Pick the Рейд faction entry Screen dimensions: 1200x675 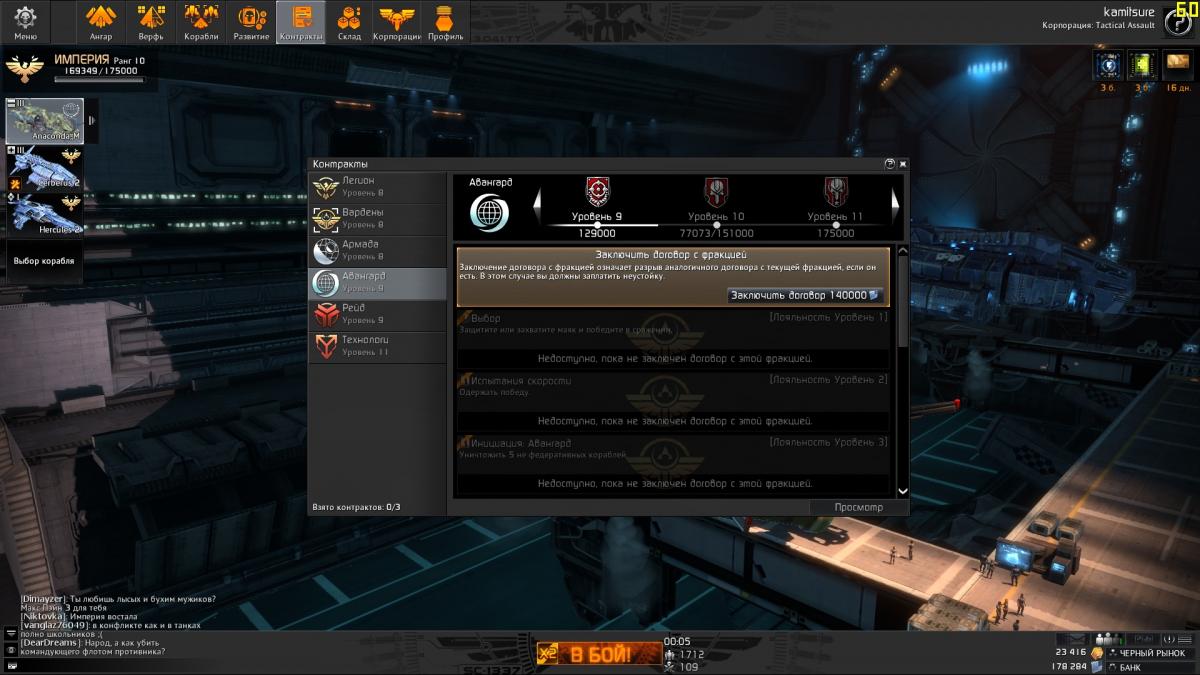(x=377, y=315)
